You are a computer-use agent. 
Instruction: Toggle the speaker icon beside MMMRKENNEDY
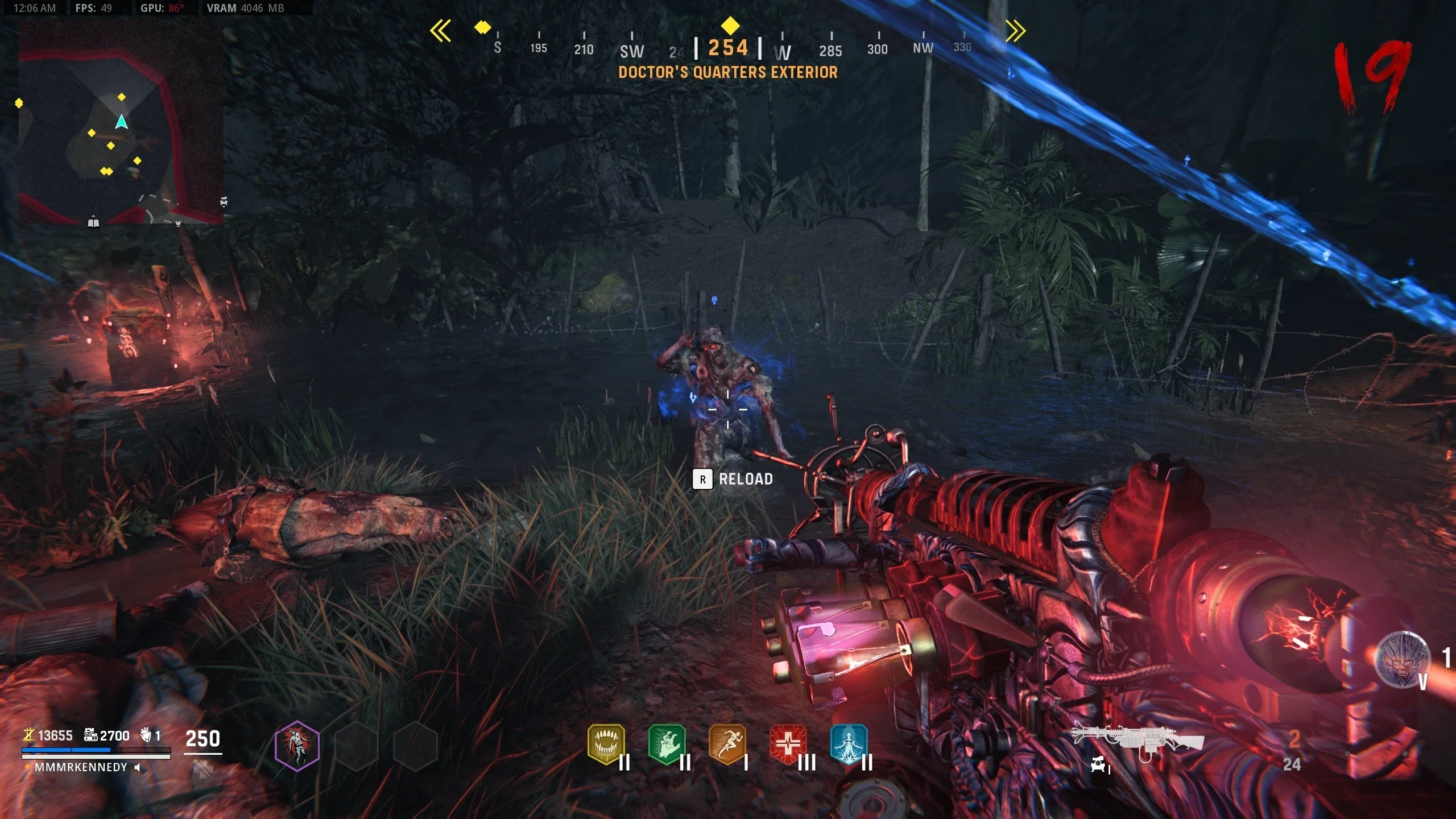pos(138,767)
